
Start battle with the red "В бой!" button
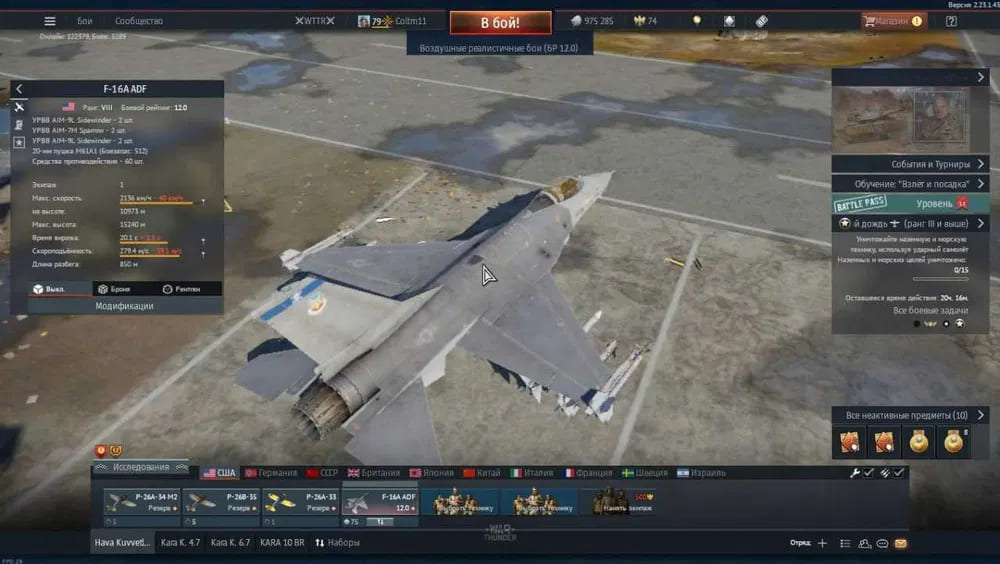(x=500, y=22)
